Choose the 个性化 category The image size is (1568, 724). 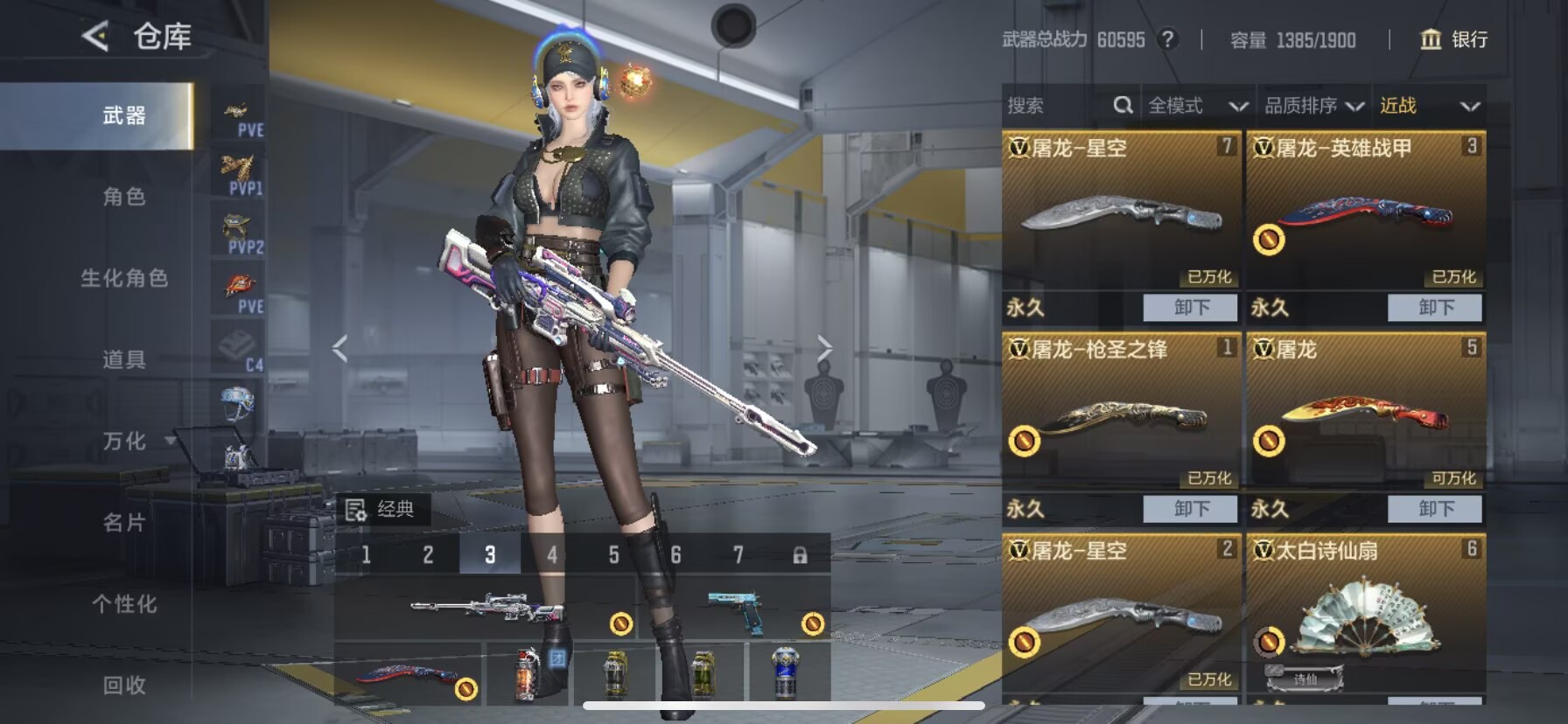124,604
